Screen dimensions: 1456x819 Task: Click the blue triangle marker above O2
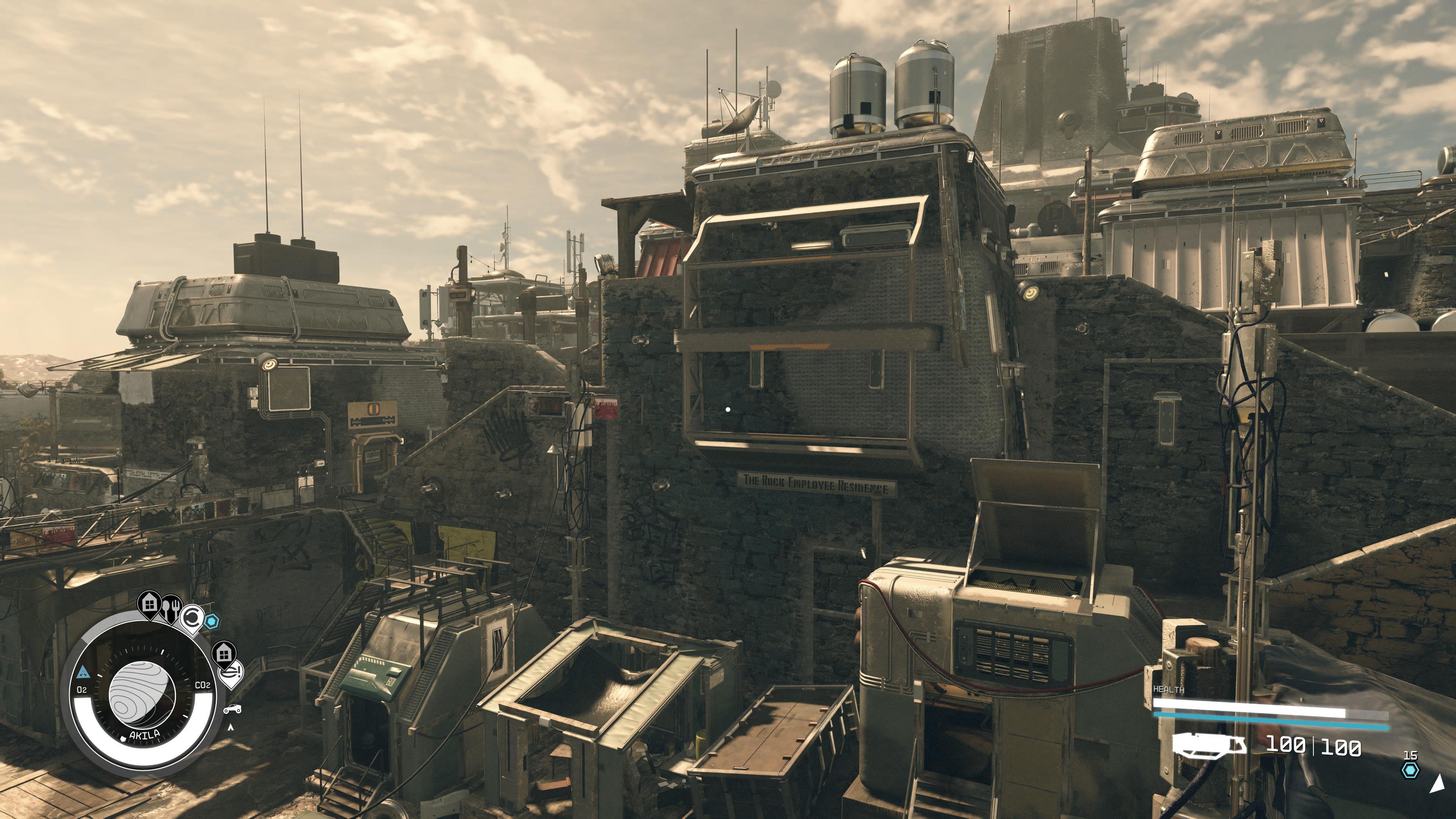click(x=83, y=672)
